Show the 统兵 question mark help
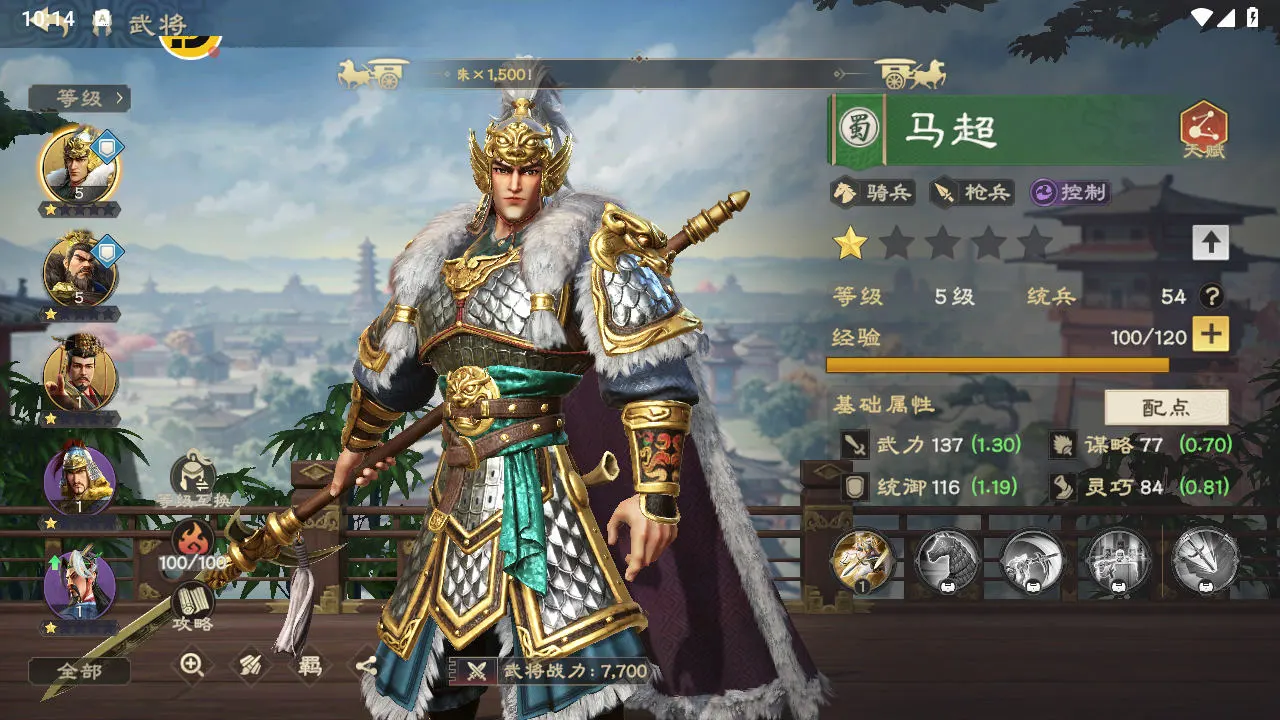Image resolution: width=1280 pixels, height=720 pixels. [x=1212, y=296]
